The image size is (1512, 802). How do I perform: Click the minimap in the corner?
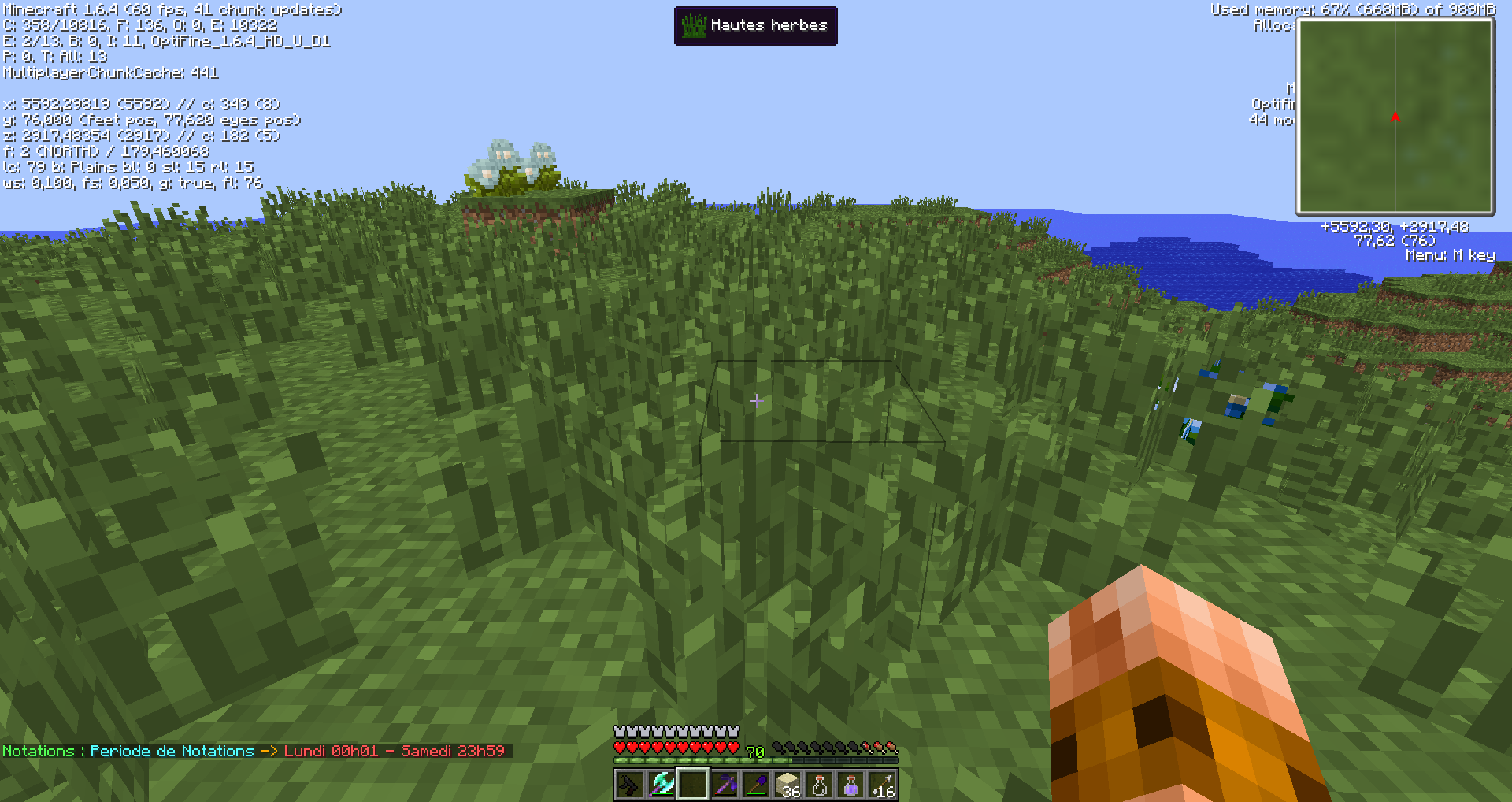point(1395,117)
